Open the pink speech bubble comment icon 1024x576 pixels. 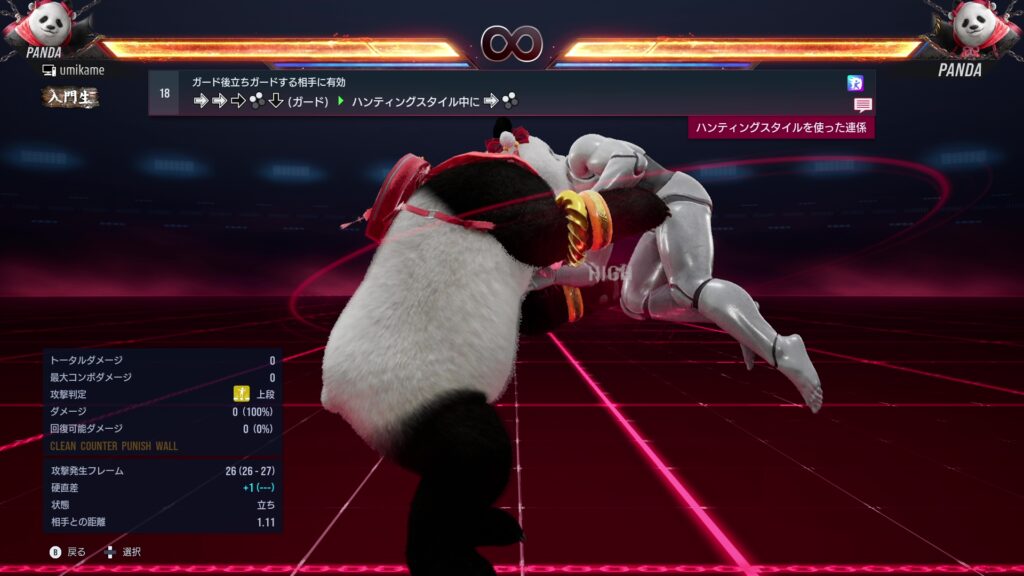tap(862, 104)
